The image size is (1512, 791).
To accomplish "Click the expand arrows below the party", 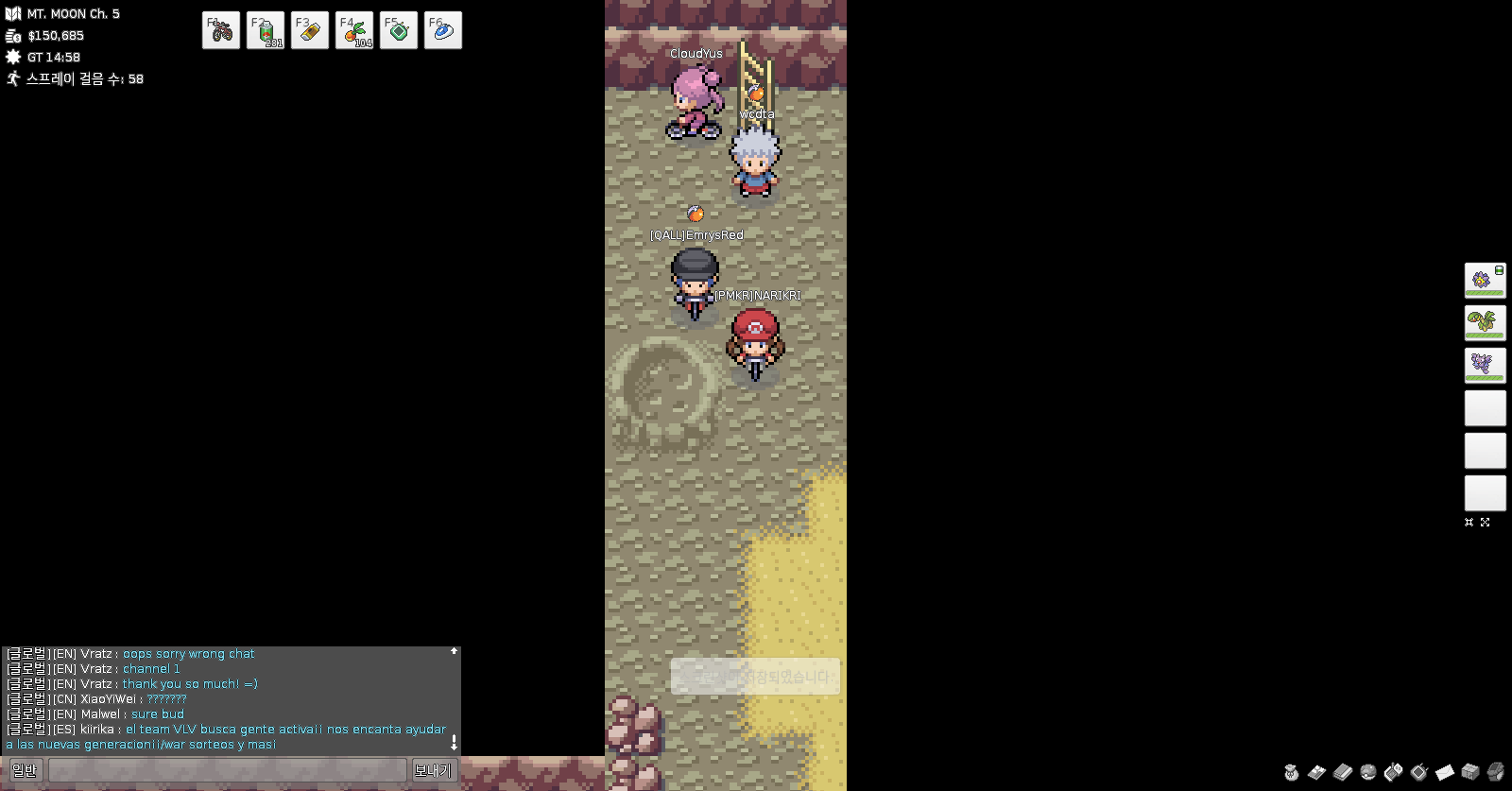I will 1485,522.
